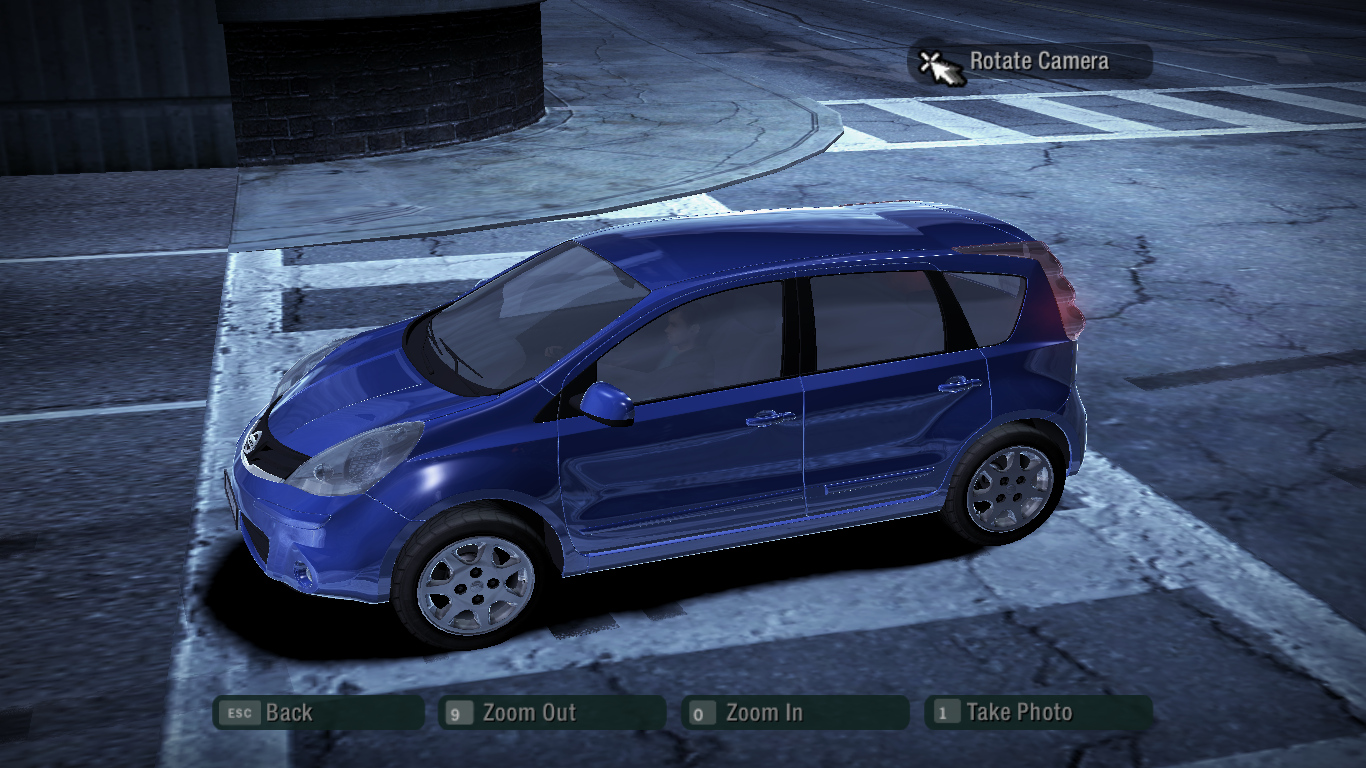The image size is (1366, 768).
Task: Activate the Rotate Camera control
Action: tap(1030, 62)
